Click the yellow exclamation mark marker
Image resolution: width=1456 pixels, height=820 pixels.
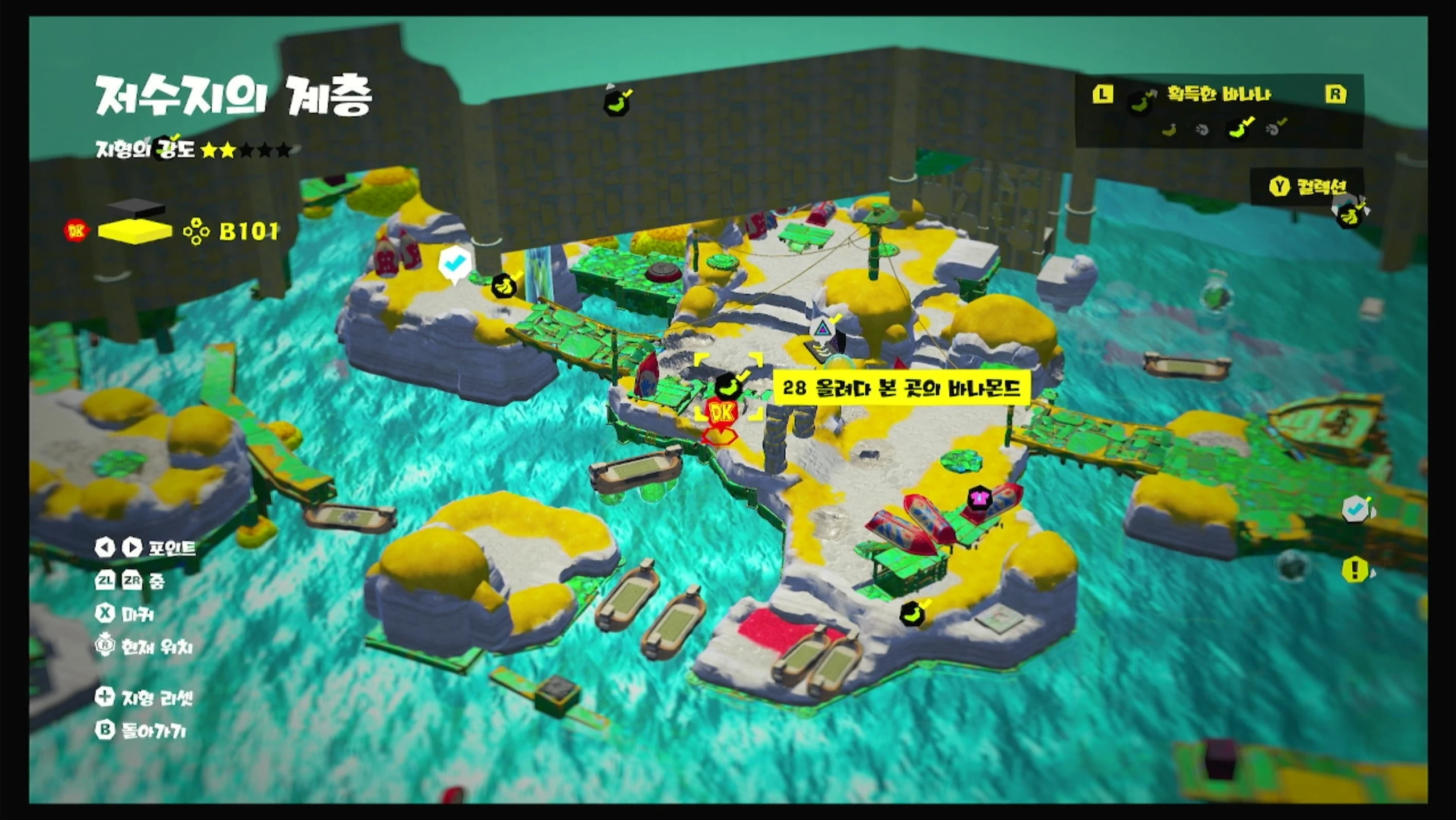click(x=1355, y=569)
